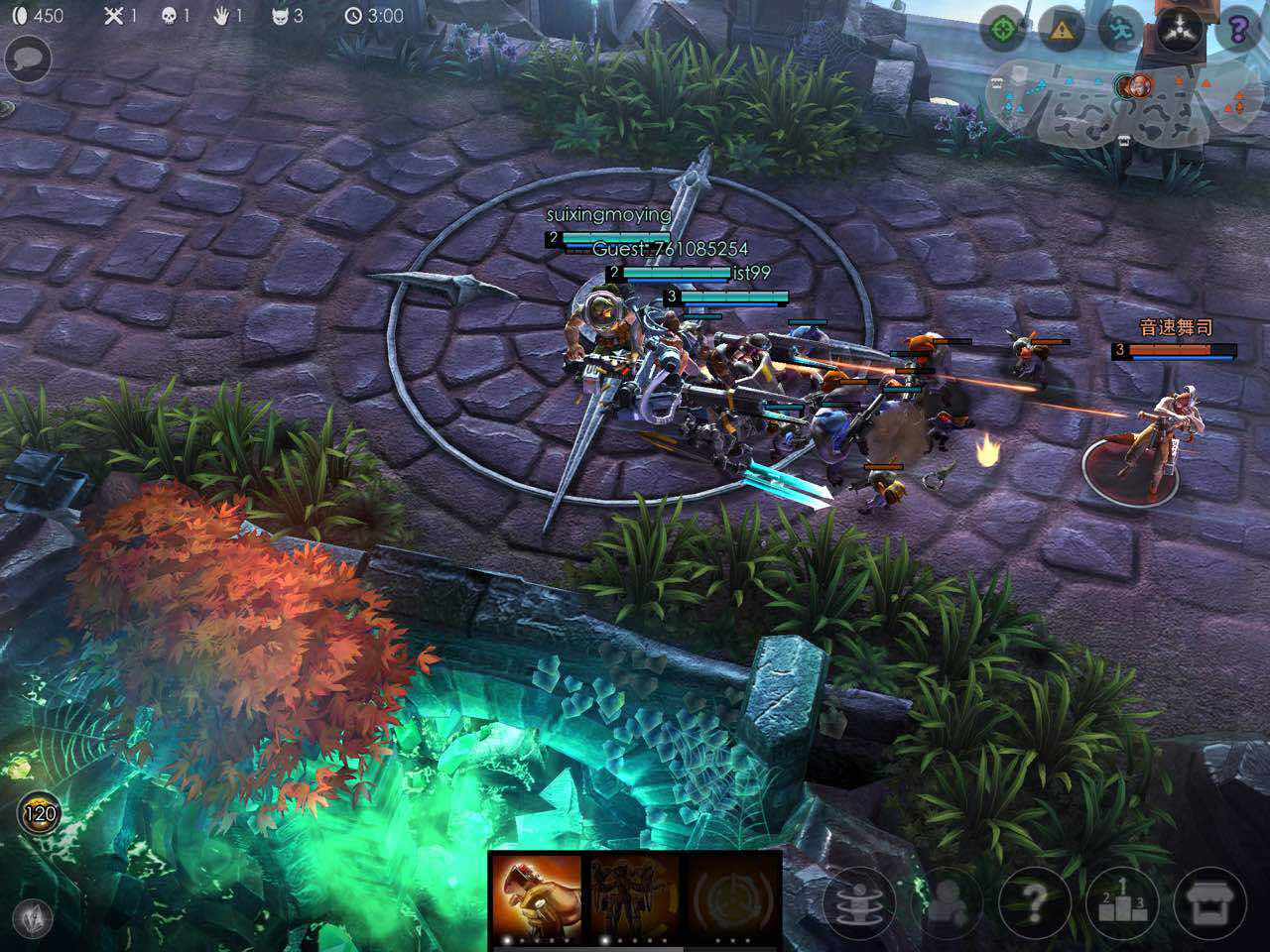Send the running figure ping
Screen dimensions: 1270x952
pyautogui.click(x=1121, y=29)
